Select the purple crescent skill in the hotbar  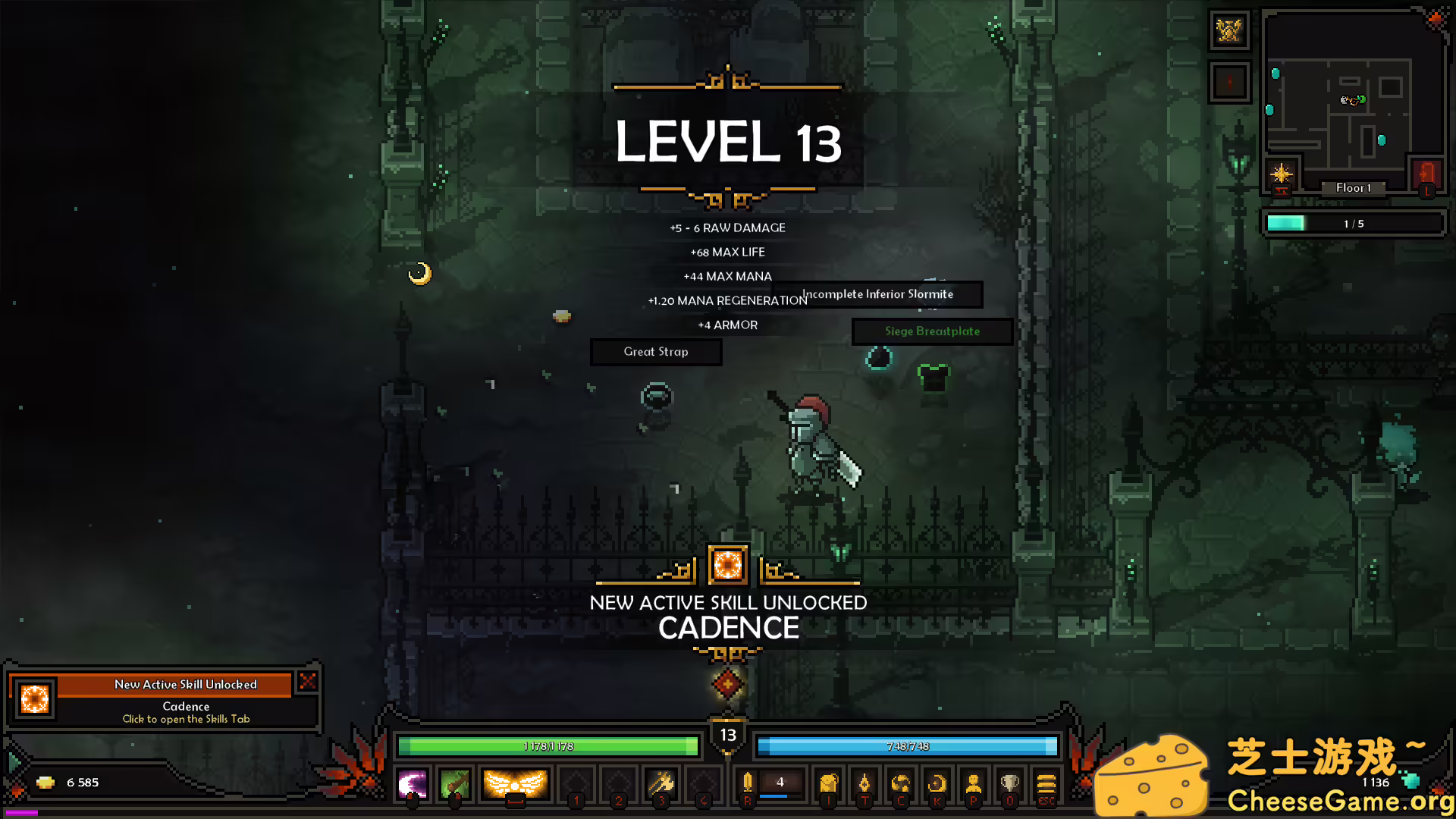tap(411, 783)
